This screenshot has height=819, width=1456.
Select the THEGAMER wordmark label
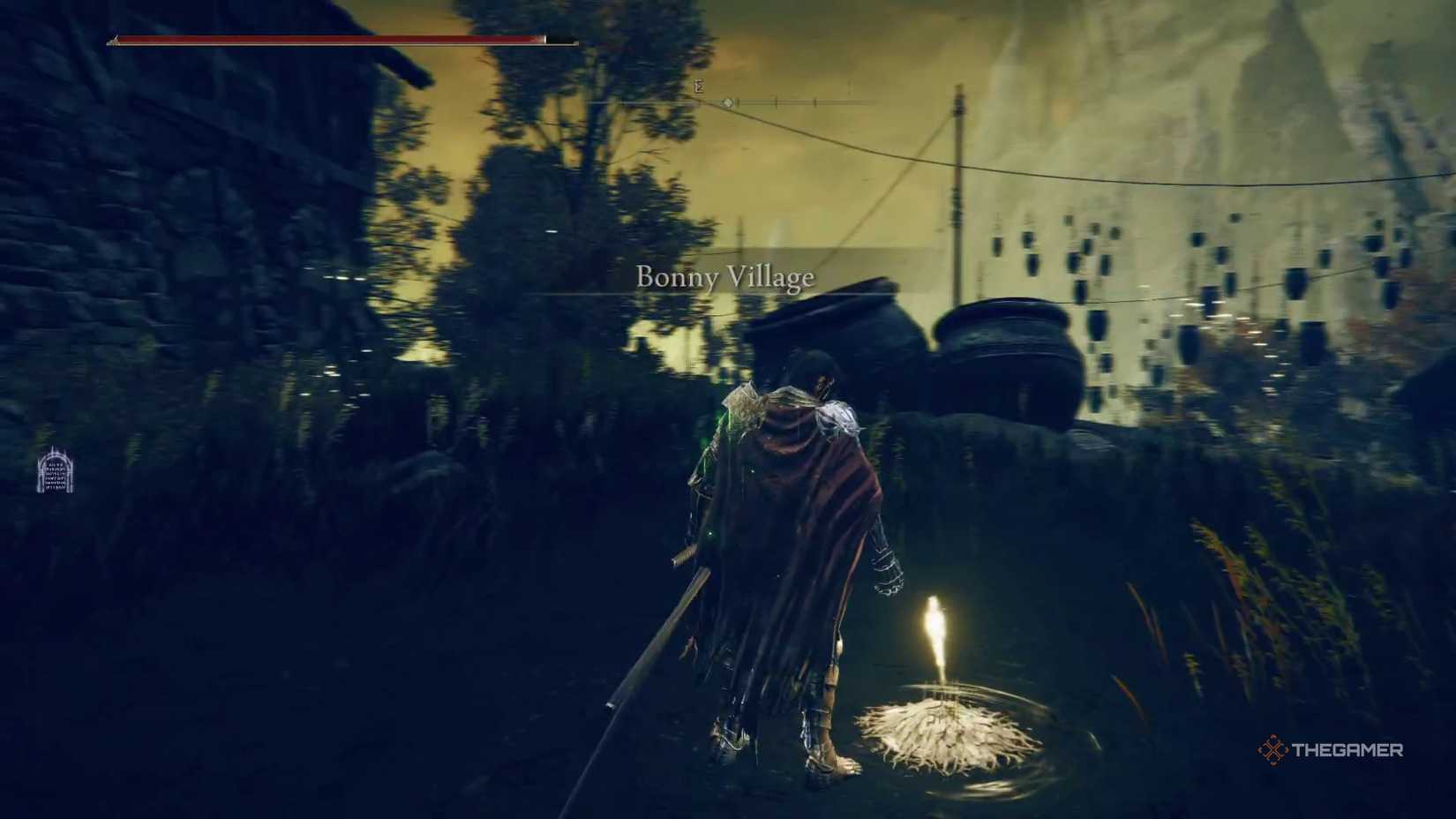pos(1347,751)
